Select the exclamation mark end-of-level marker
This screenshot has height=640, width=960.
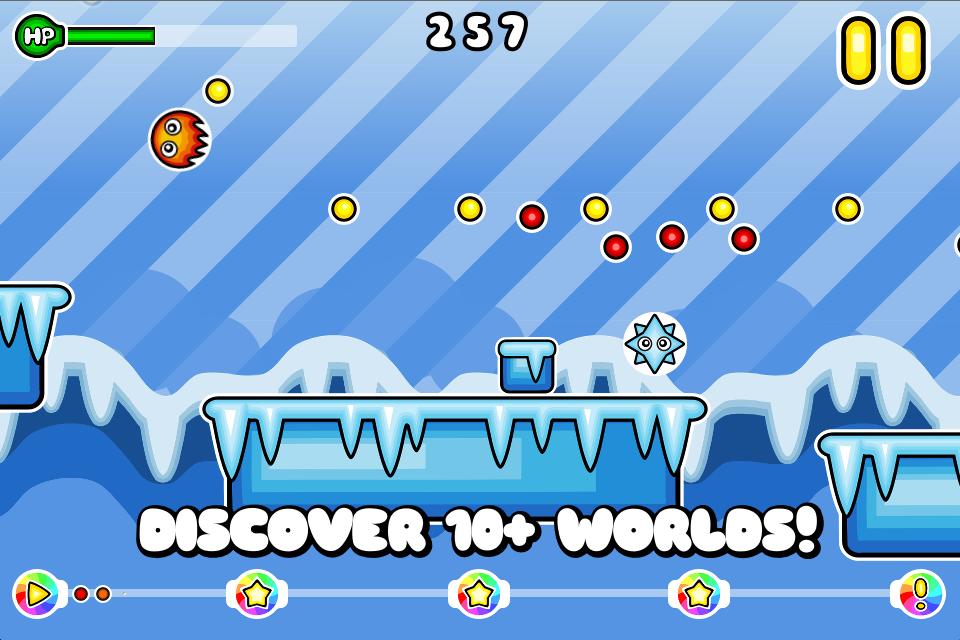point(920,594)
